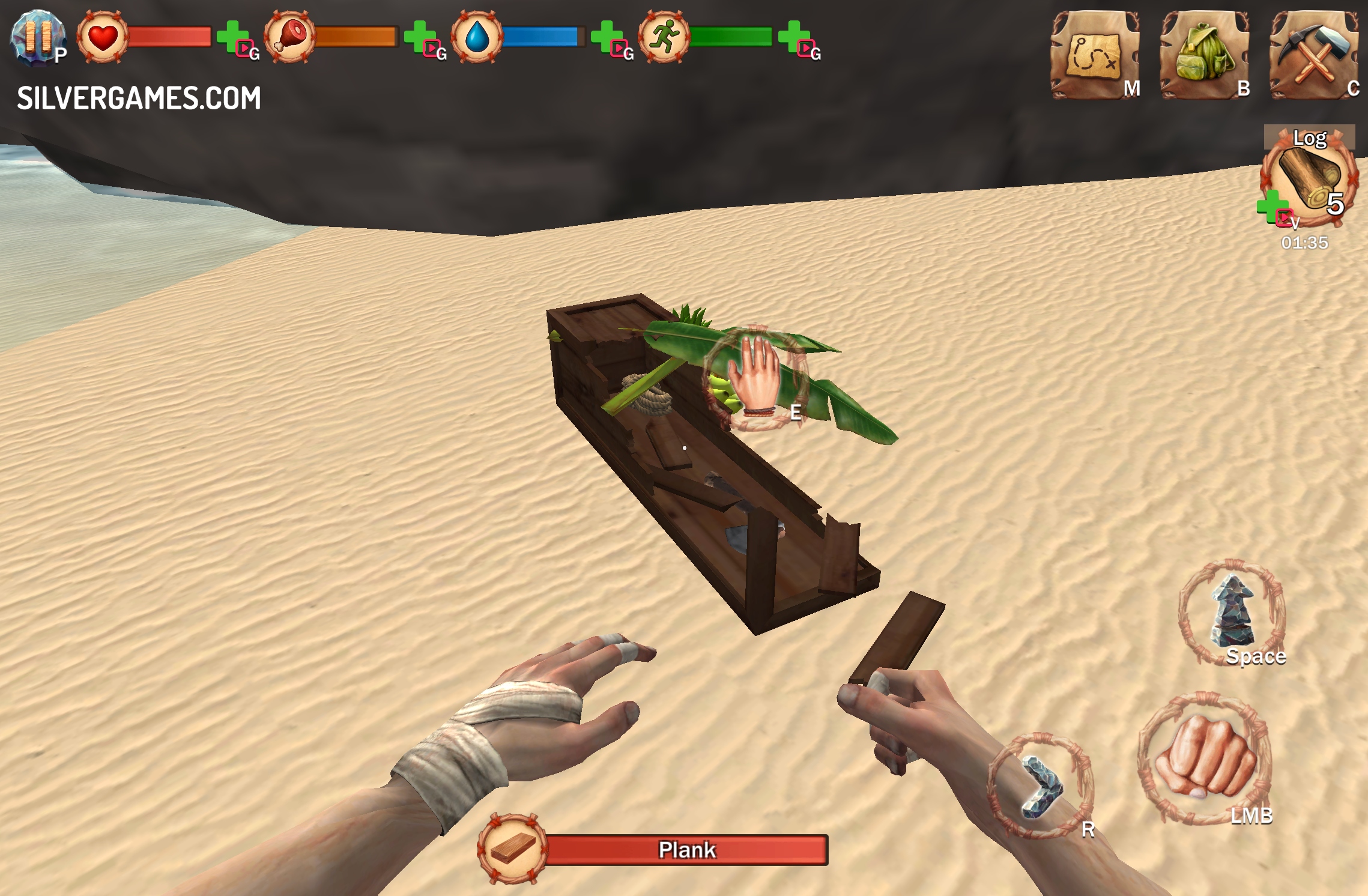1368x896 pixels.
Task: Refill thirst using the green plus
Action: point(607,37)
